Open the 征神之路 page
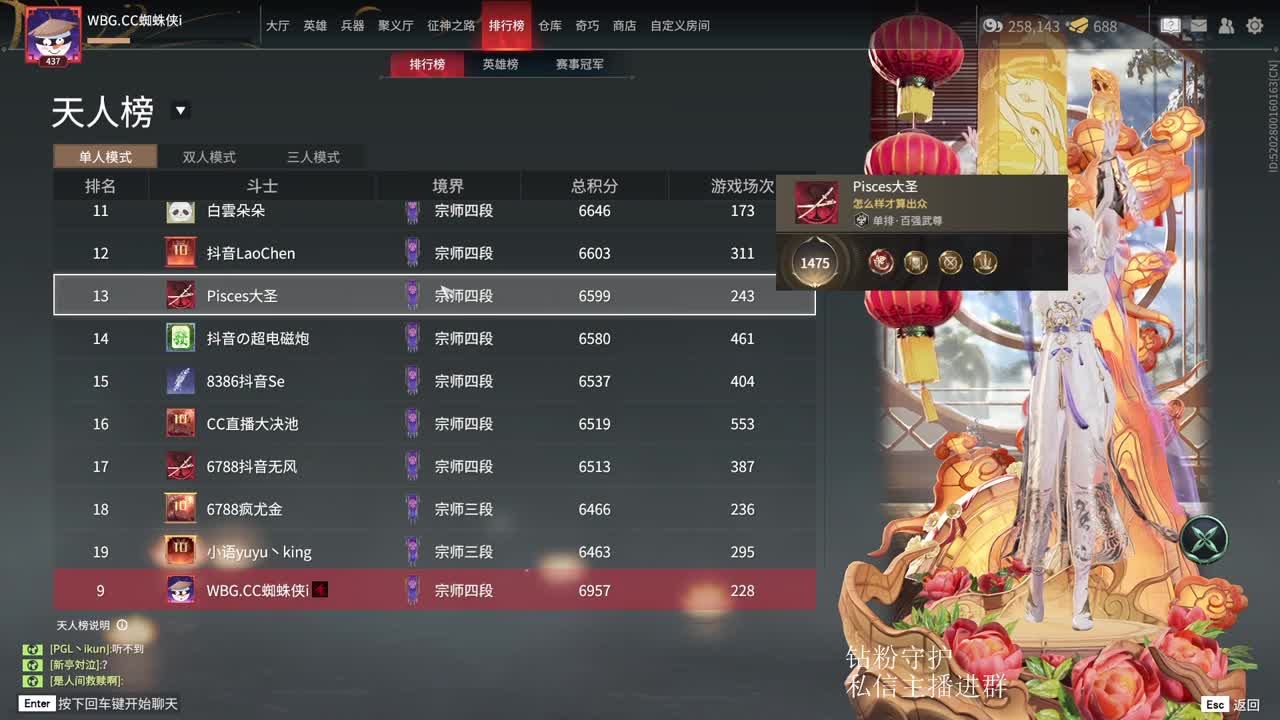Screen dimensions: 1280x720 (x=452, y=25)
